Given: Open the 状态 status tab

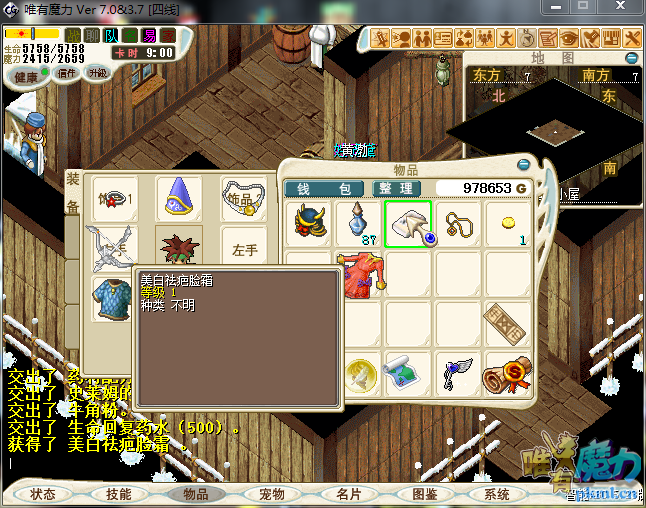Looking at the screenshot, I should click(43, 494).
